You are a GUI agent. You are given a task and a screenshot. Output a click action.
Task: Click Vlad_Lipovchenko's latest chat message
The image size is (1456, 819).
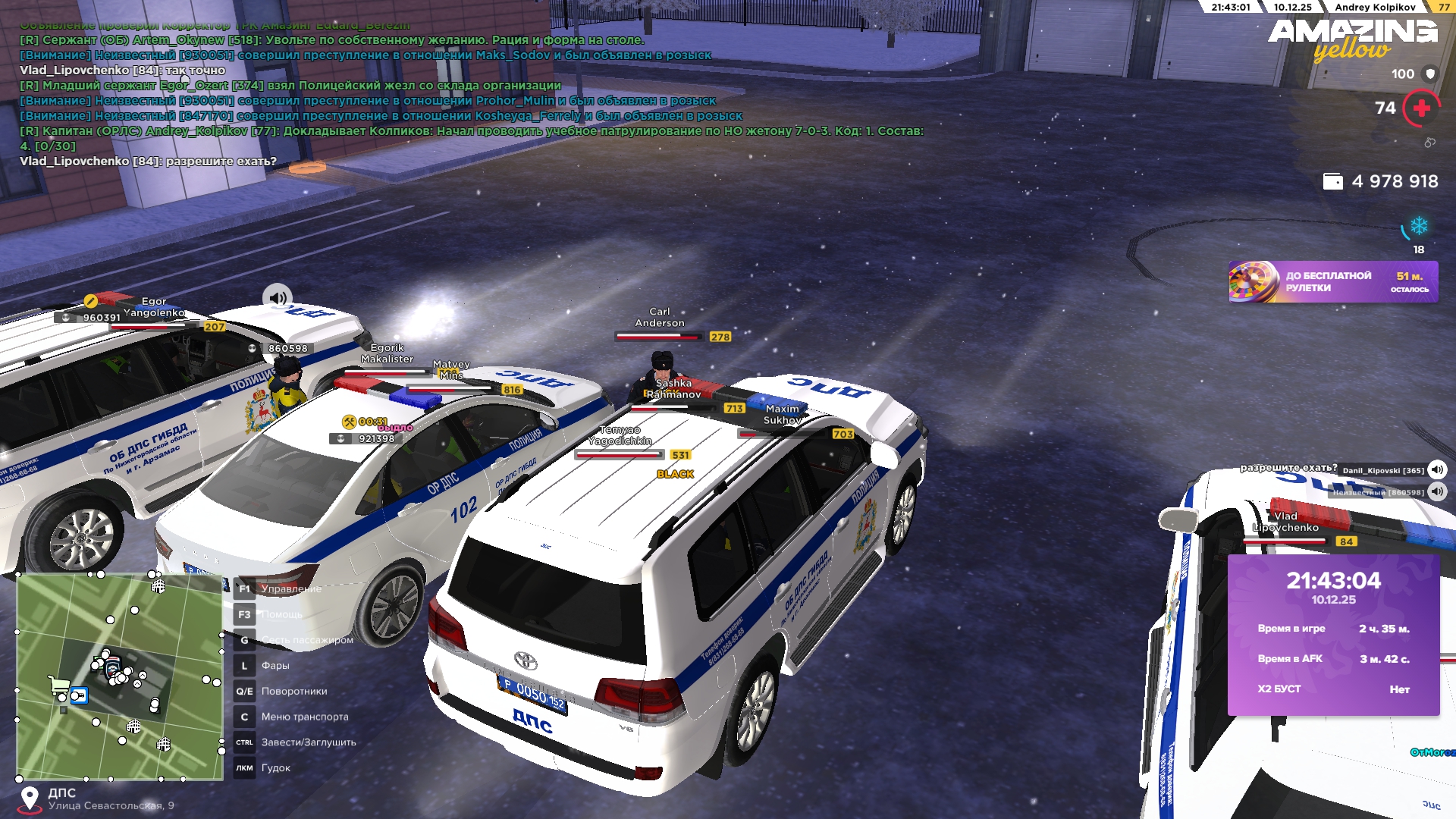point(148,162)
